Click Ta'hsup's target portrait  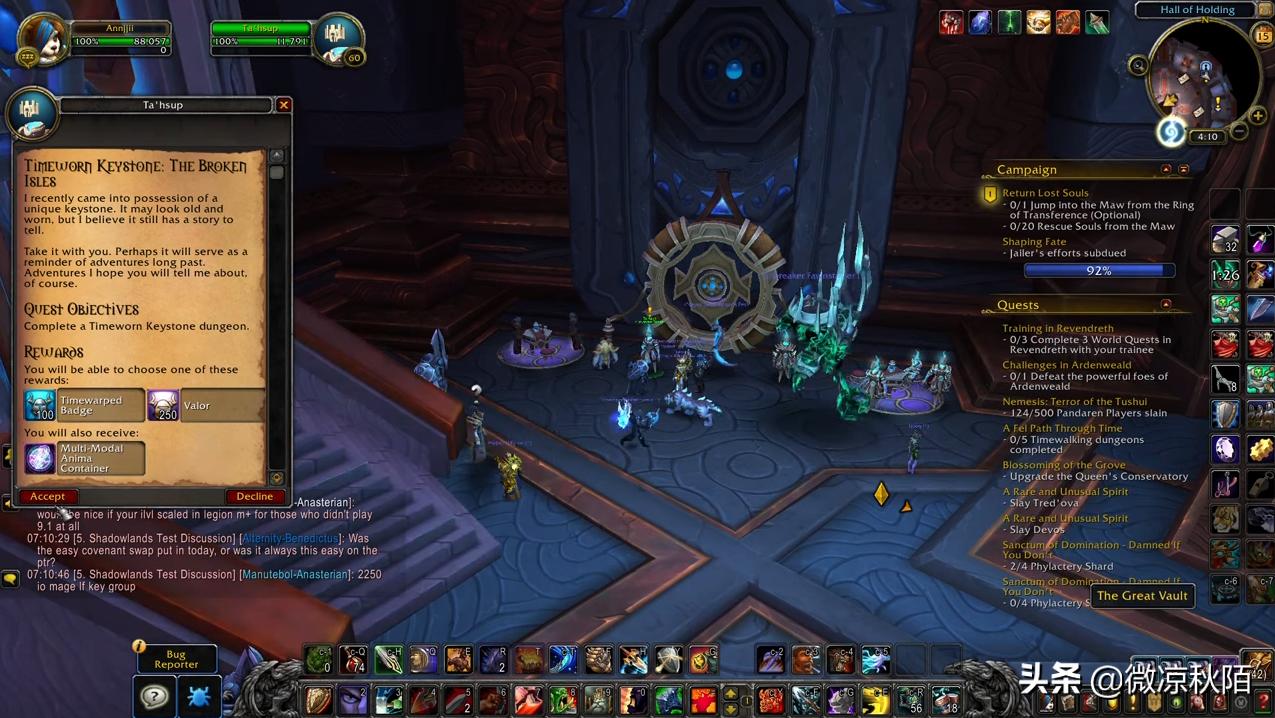(x=337, y=38)
